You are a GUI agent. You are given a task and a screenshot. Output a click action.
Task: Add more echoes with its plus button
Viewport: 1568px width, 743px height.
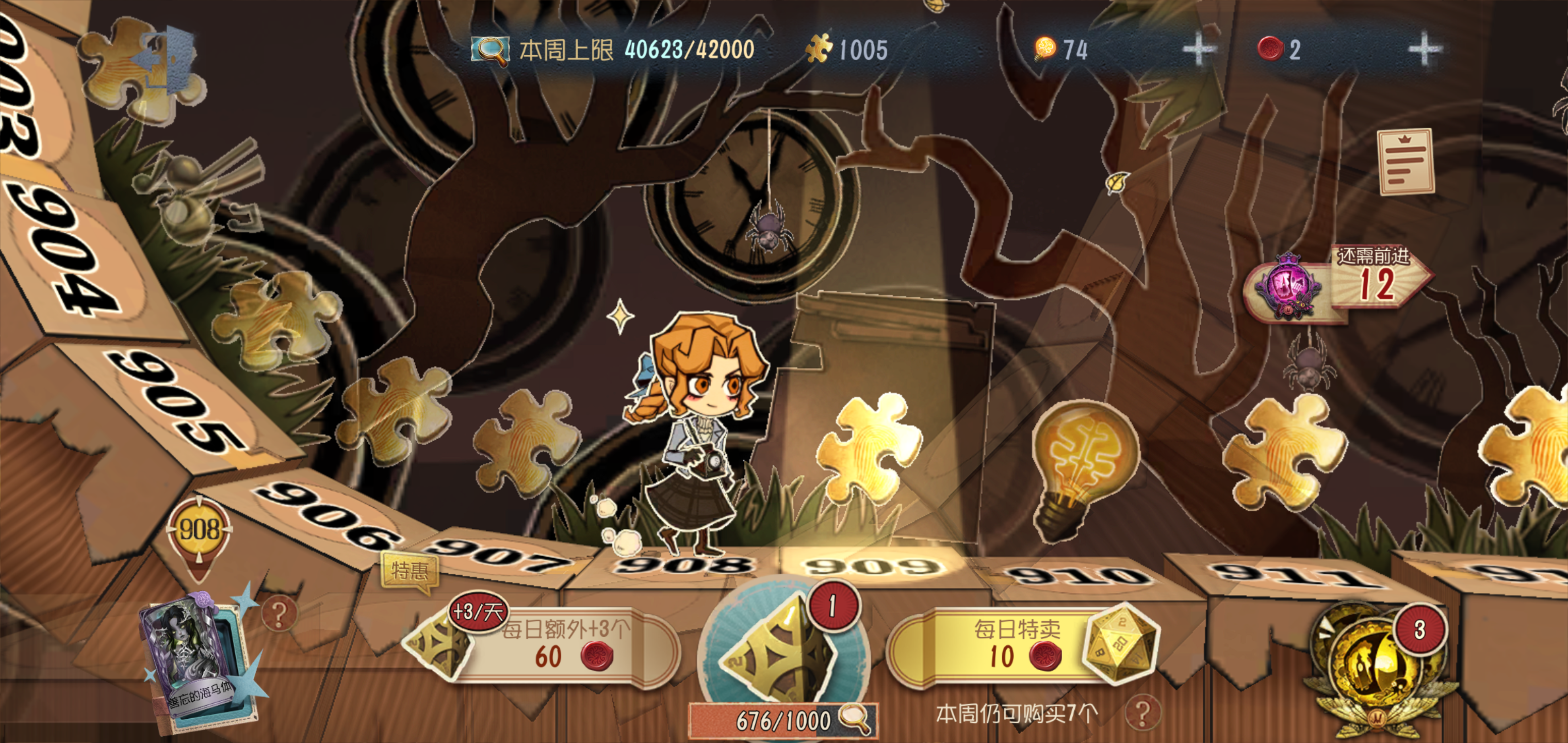click(1424, 50)
